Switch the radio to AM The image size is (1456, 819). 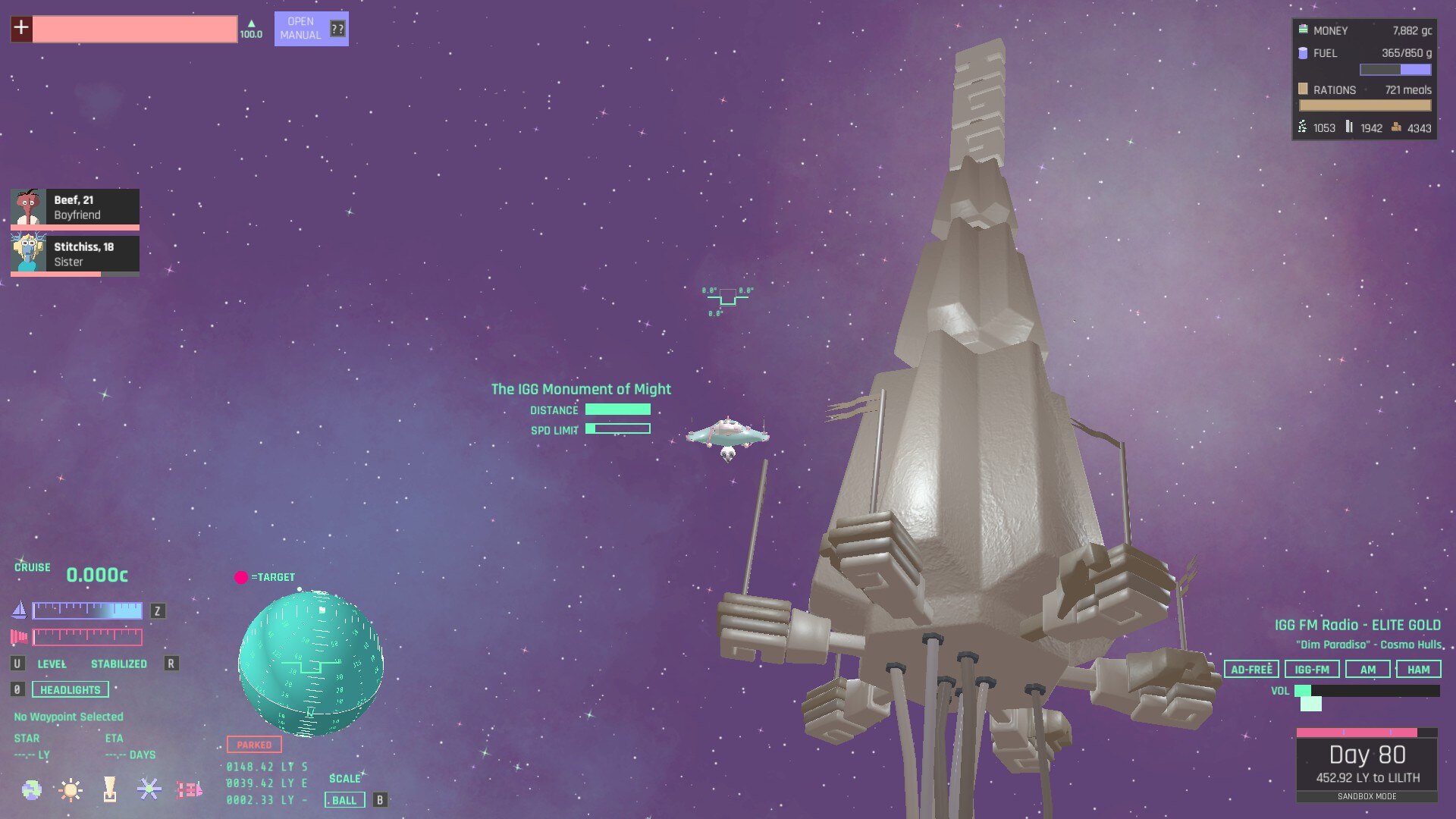tap(1367, 670)
